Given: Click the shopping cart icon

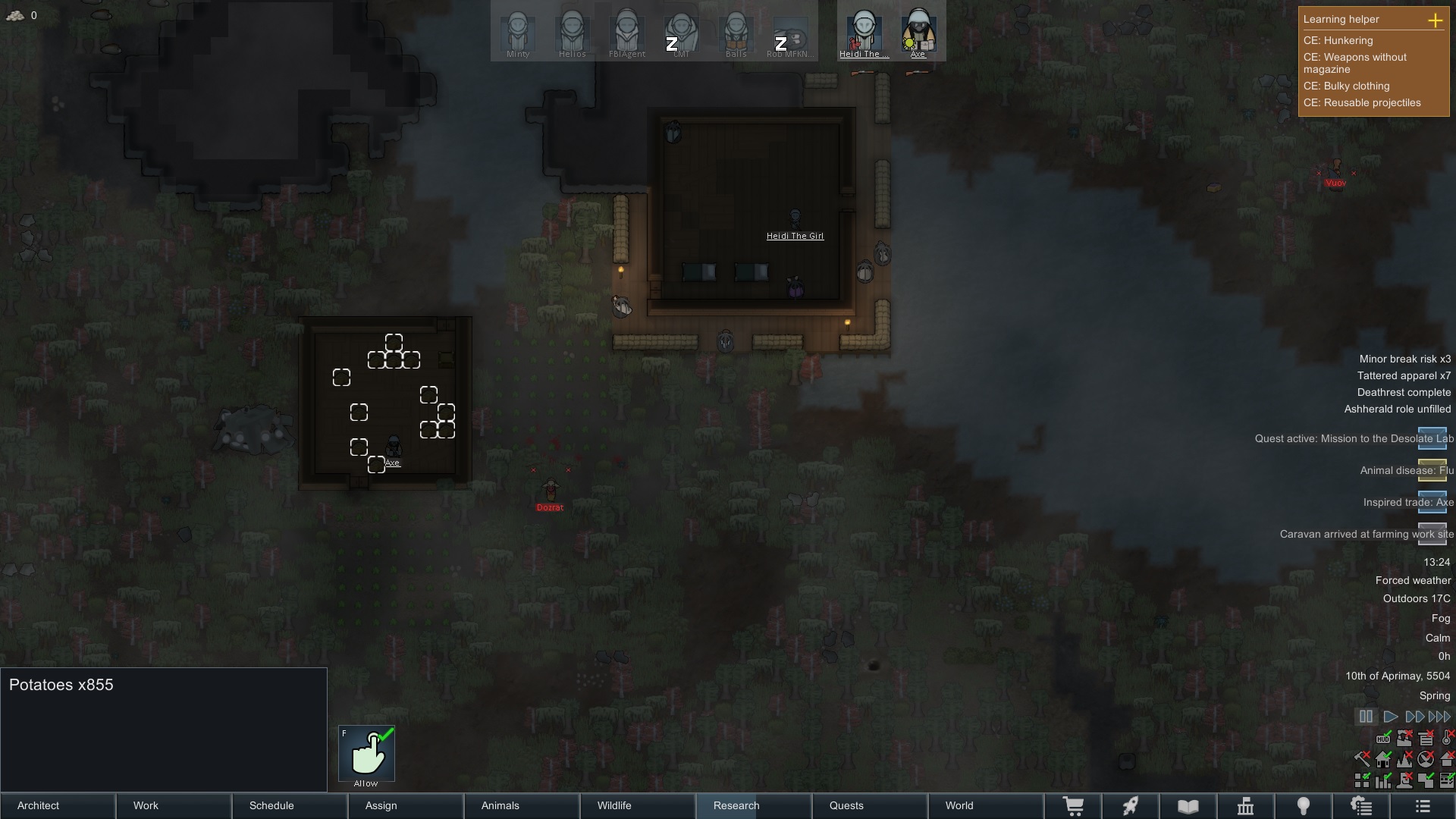Looking at the screenshot, I should (1073, 806).
